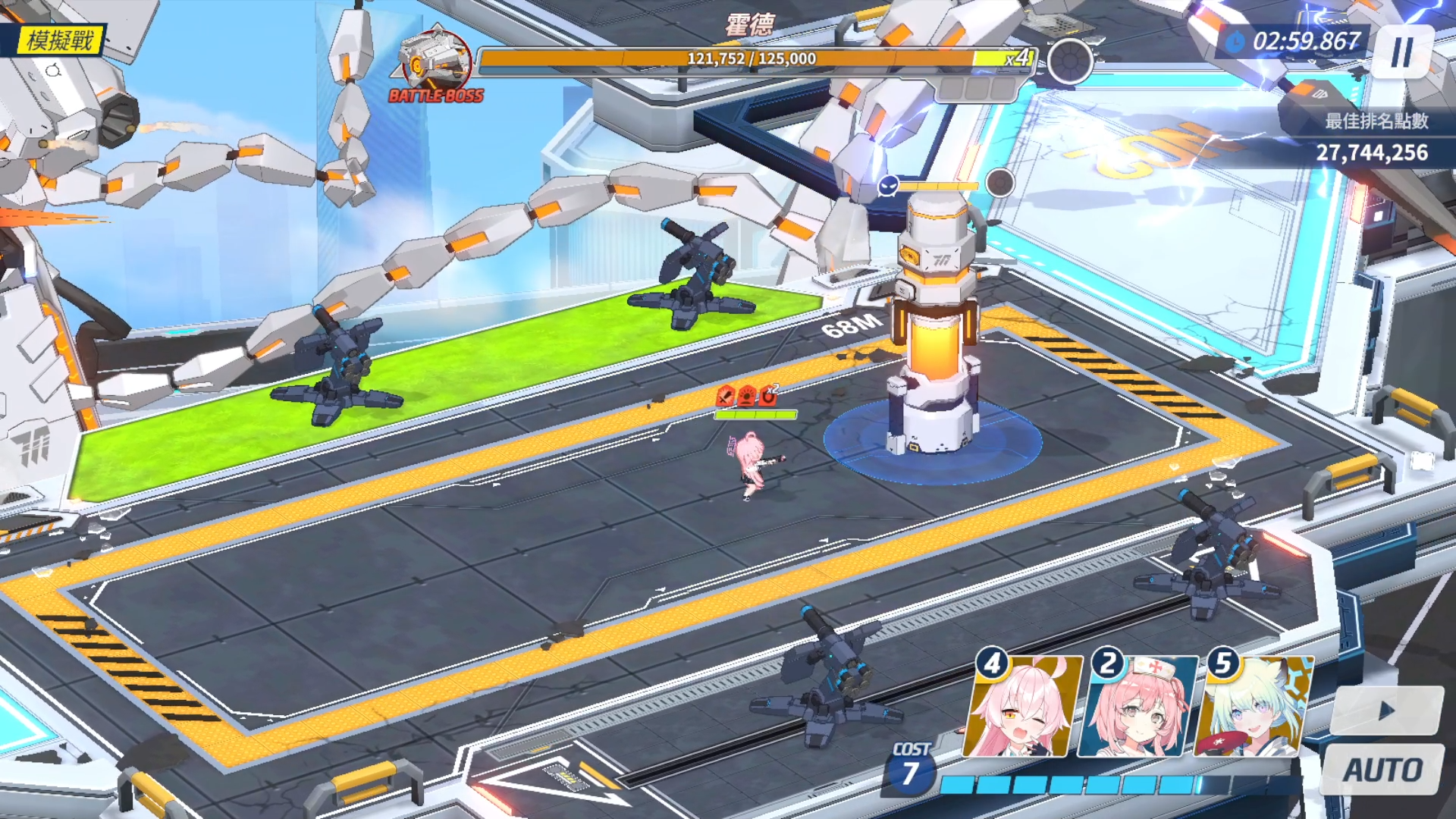Activate the battle speed-up arrow button
The width and height of the screenshot is (1456, 819).
[x=1386, y=711]
